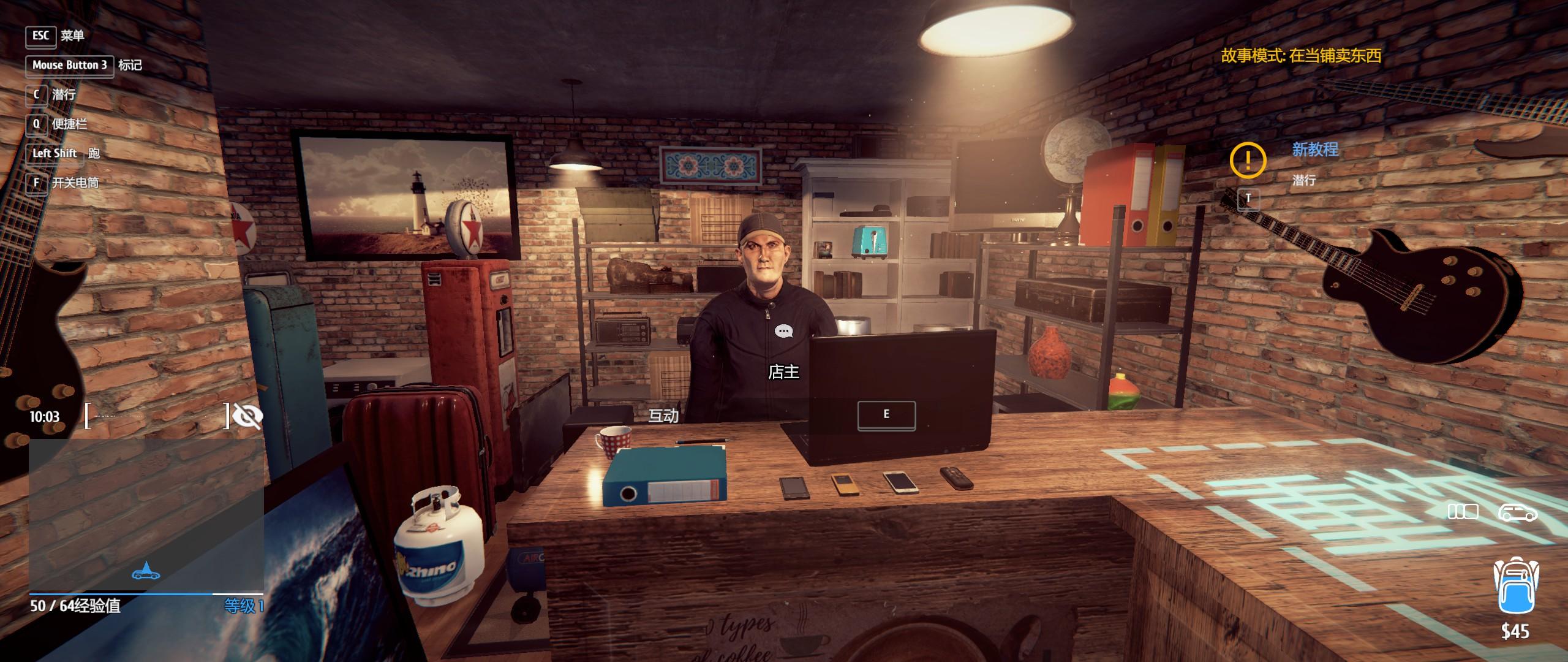Viewport: 1568px width, 662px height.
Task: Select the car icon near the backpack
Action: point(1517,512)
